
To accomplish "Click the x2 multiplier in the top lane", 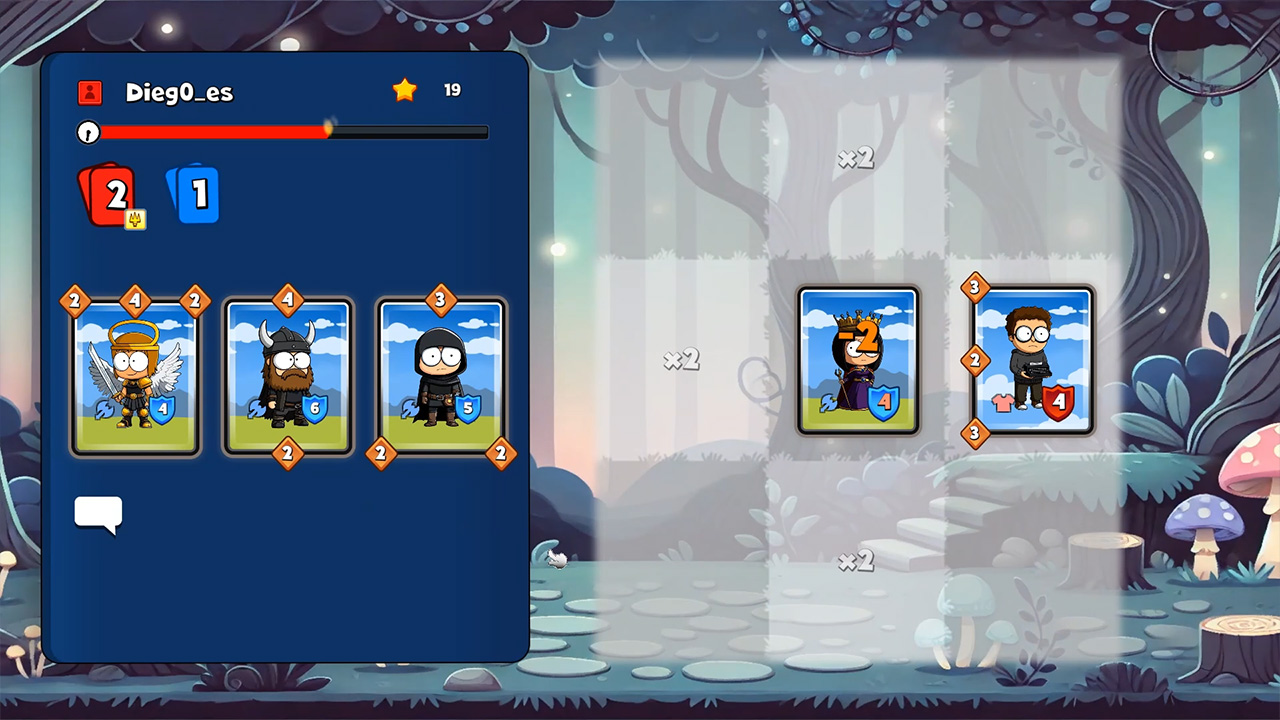I will [x=855, y=158].
